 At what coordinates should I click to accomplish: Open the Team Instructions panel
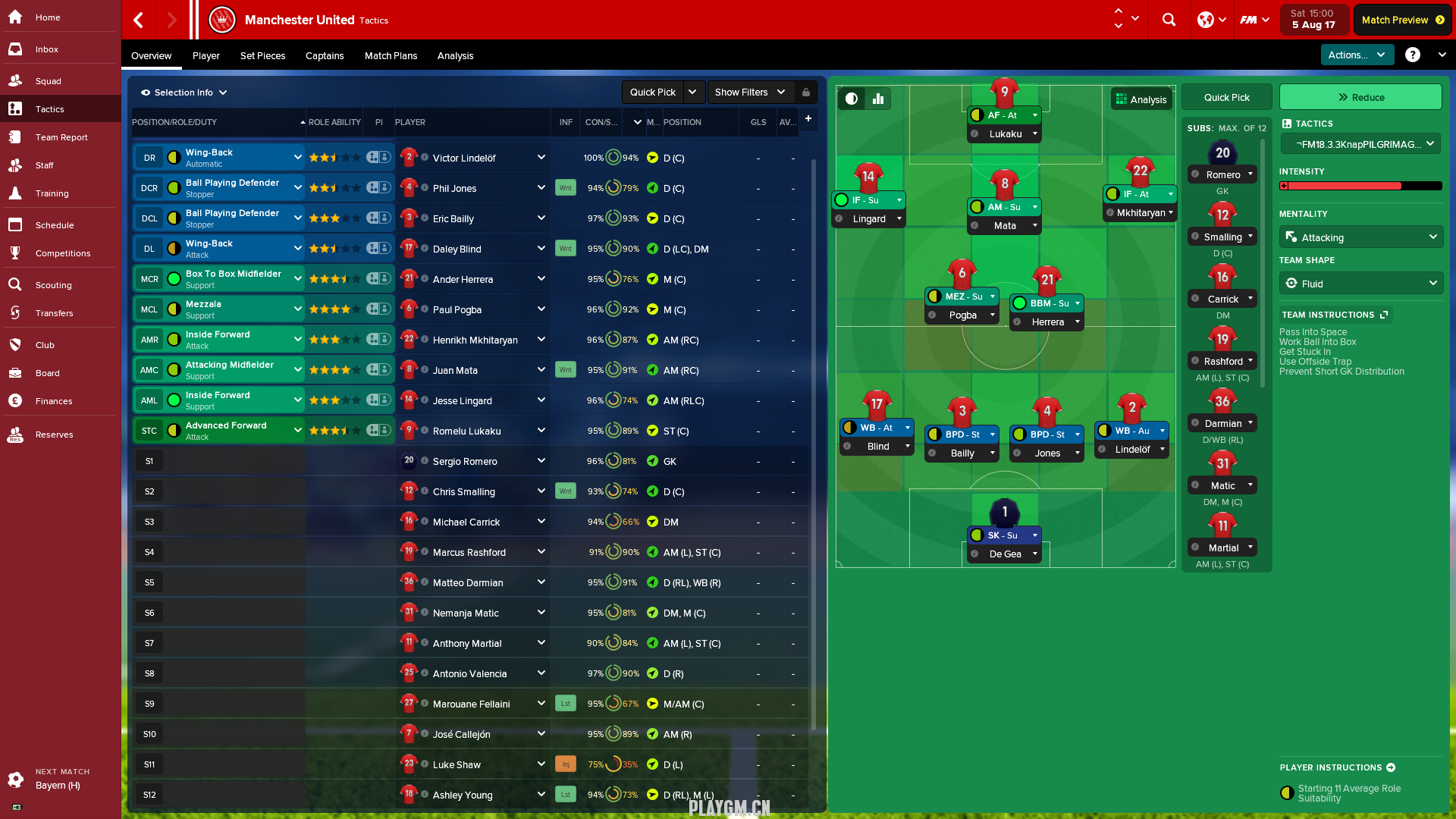(x=1335, y=315)
